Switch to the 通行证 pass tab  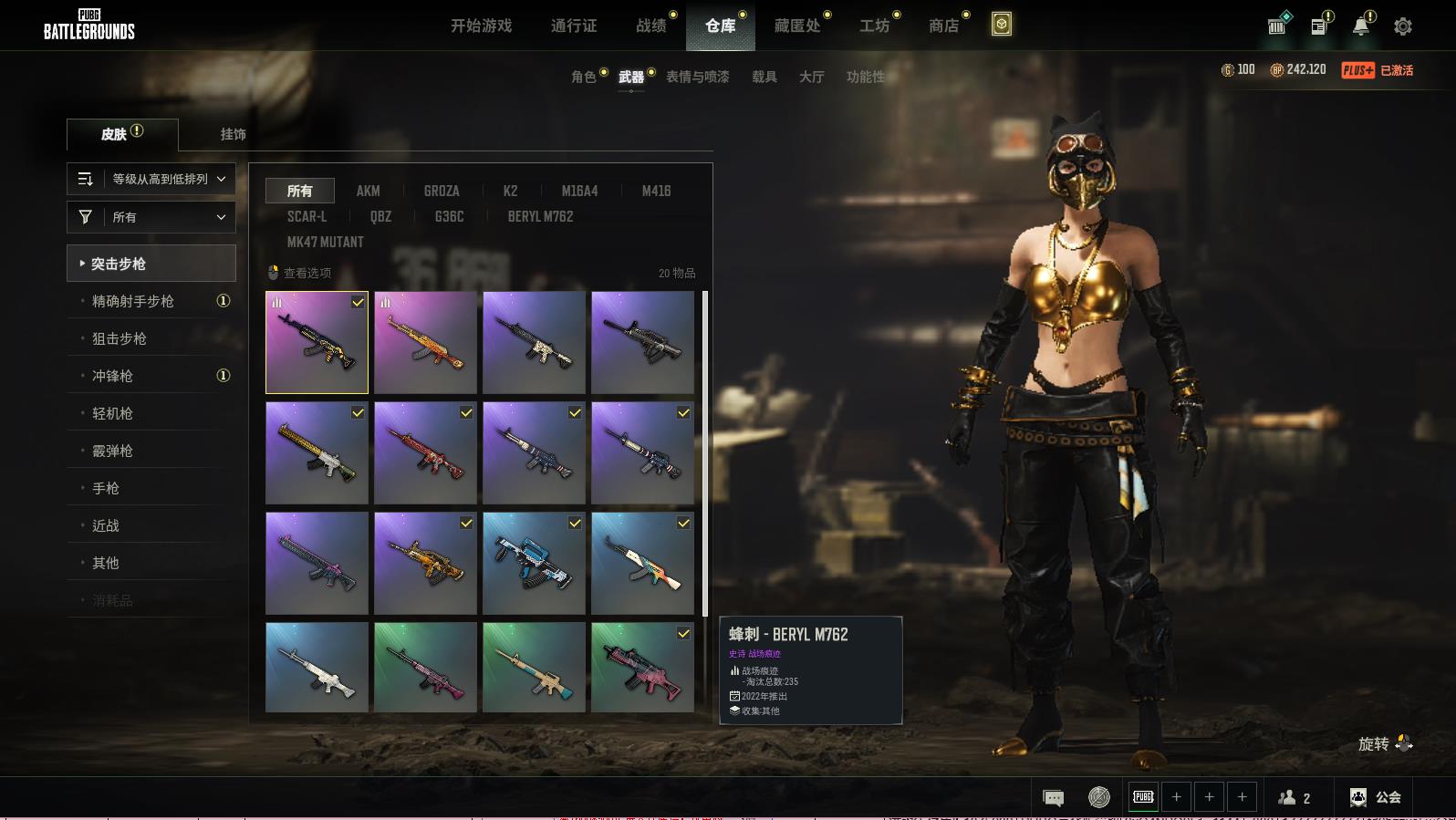[574, 26]
